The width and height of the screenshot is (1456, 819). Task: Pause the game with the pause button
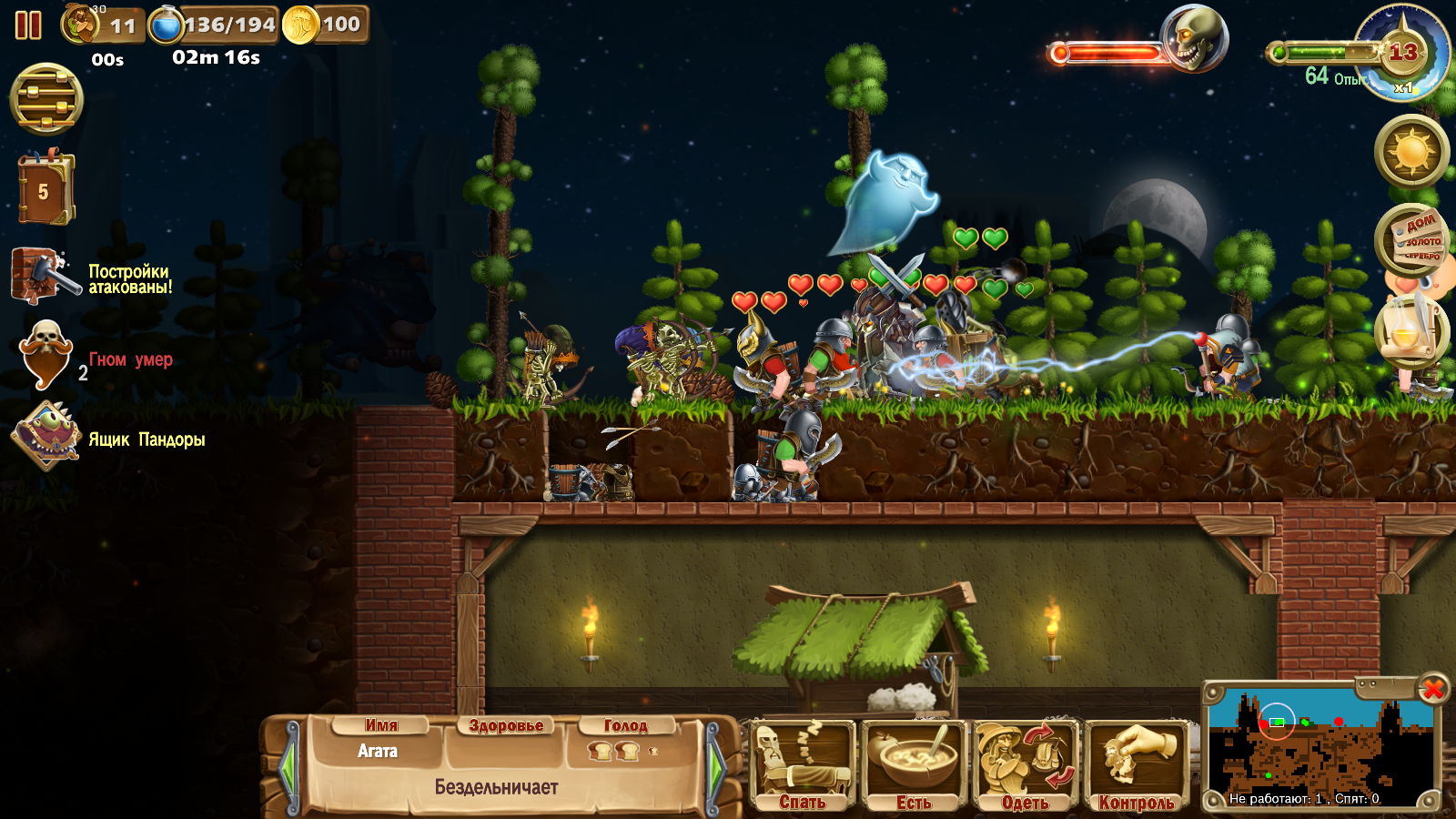(28, 25)
